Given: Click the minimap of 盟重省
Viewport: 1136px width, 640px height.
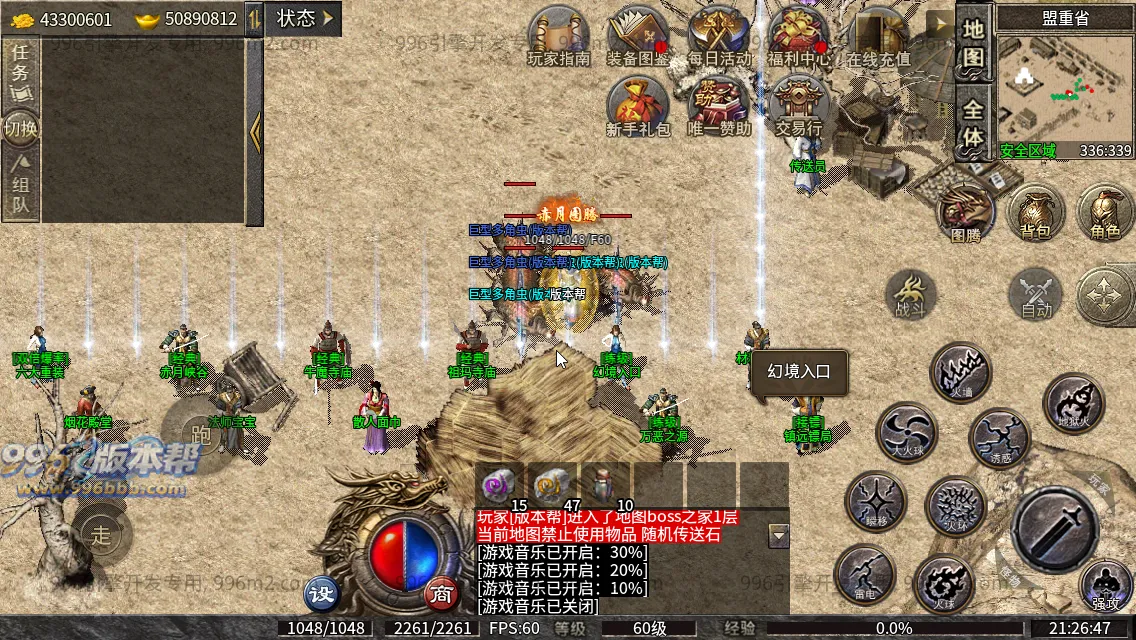Looking at the screenshot, I should [x=1065, y=90].
